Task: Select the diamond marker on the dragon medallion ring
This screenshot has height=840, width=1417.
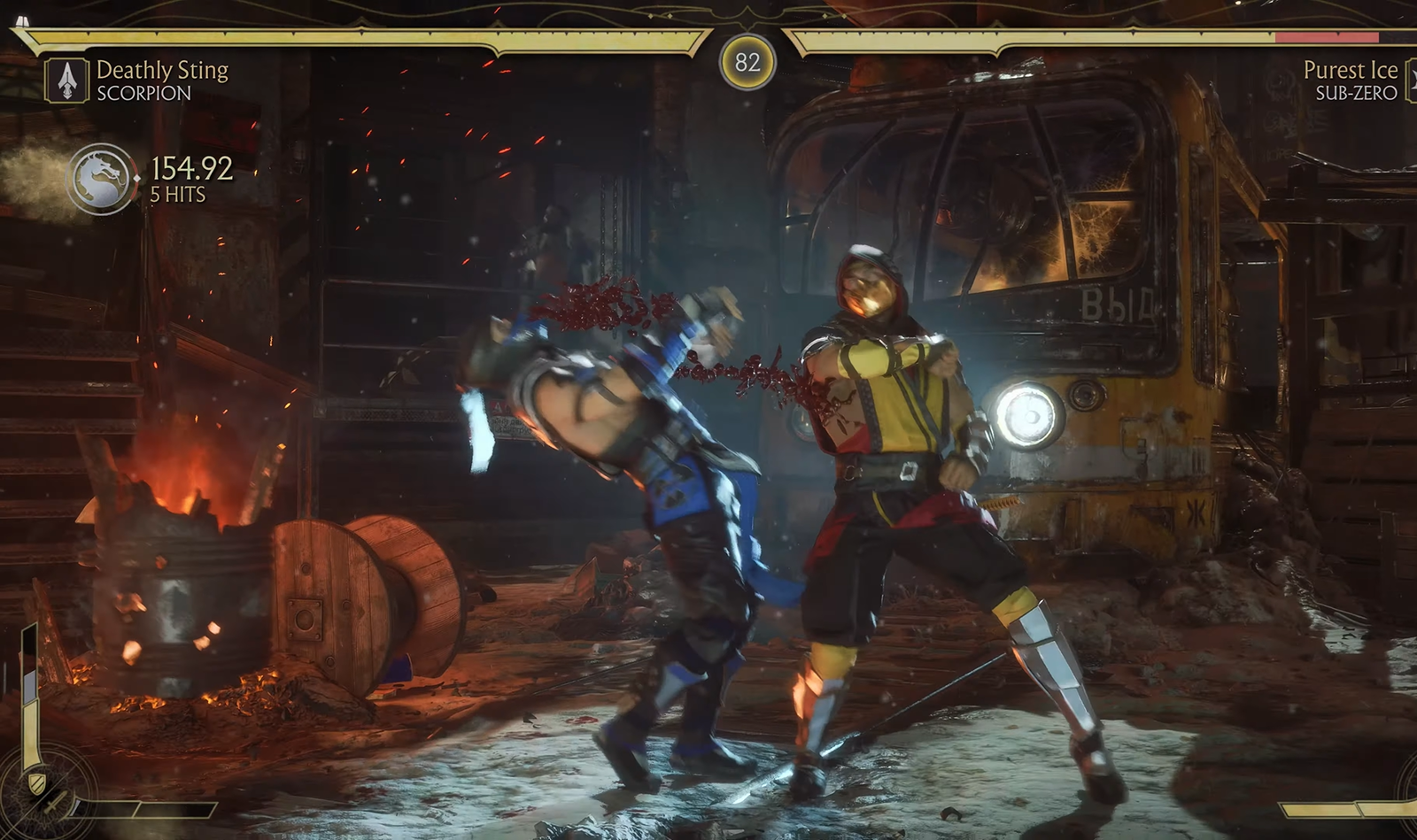Action: (x=137, y=178)
